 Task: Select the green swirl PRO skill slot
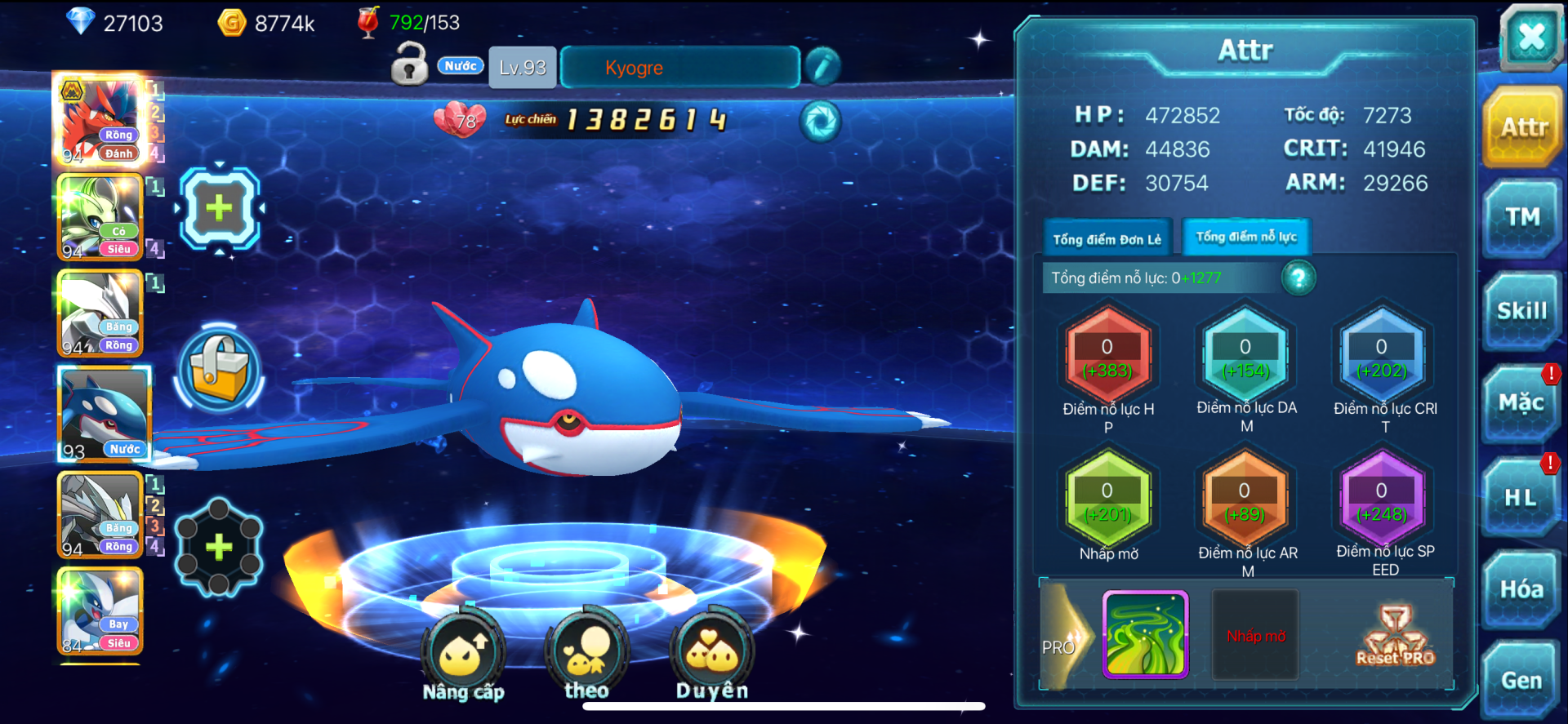point(1145,635)
